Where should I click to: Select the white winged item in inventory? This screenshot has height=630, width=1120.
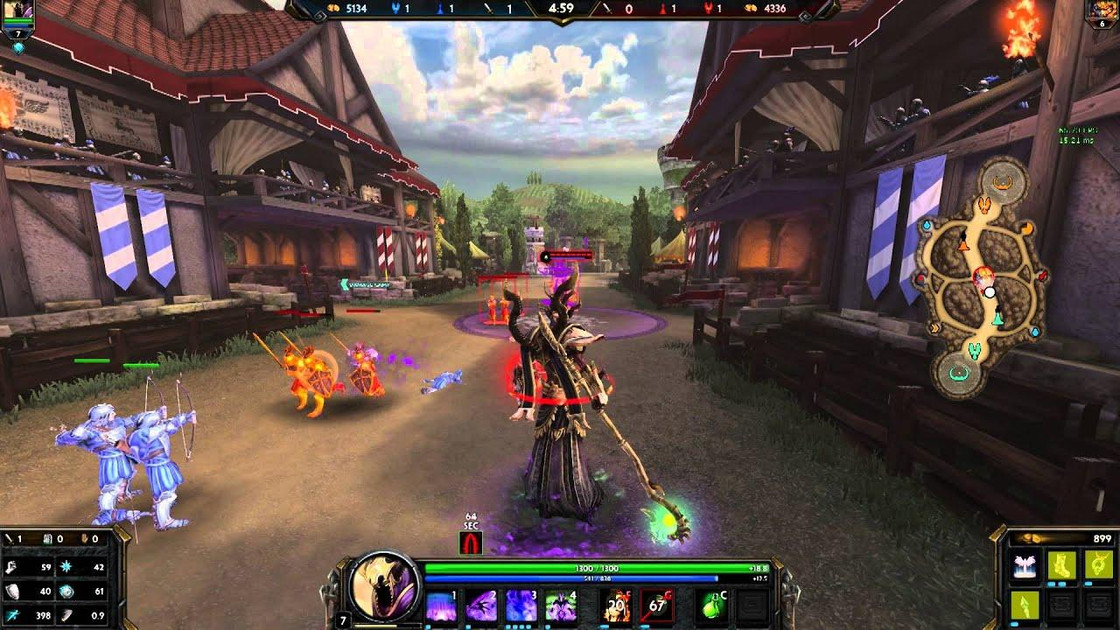[x=1025, y=565]
